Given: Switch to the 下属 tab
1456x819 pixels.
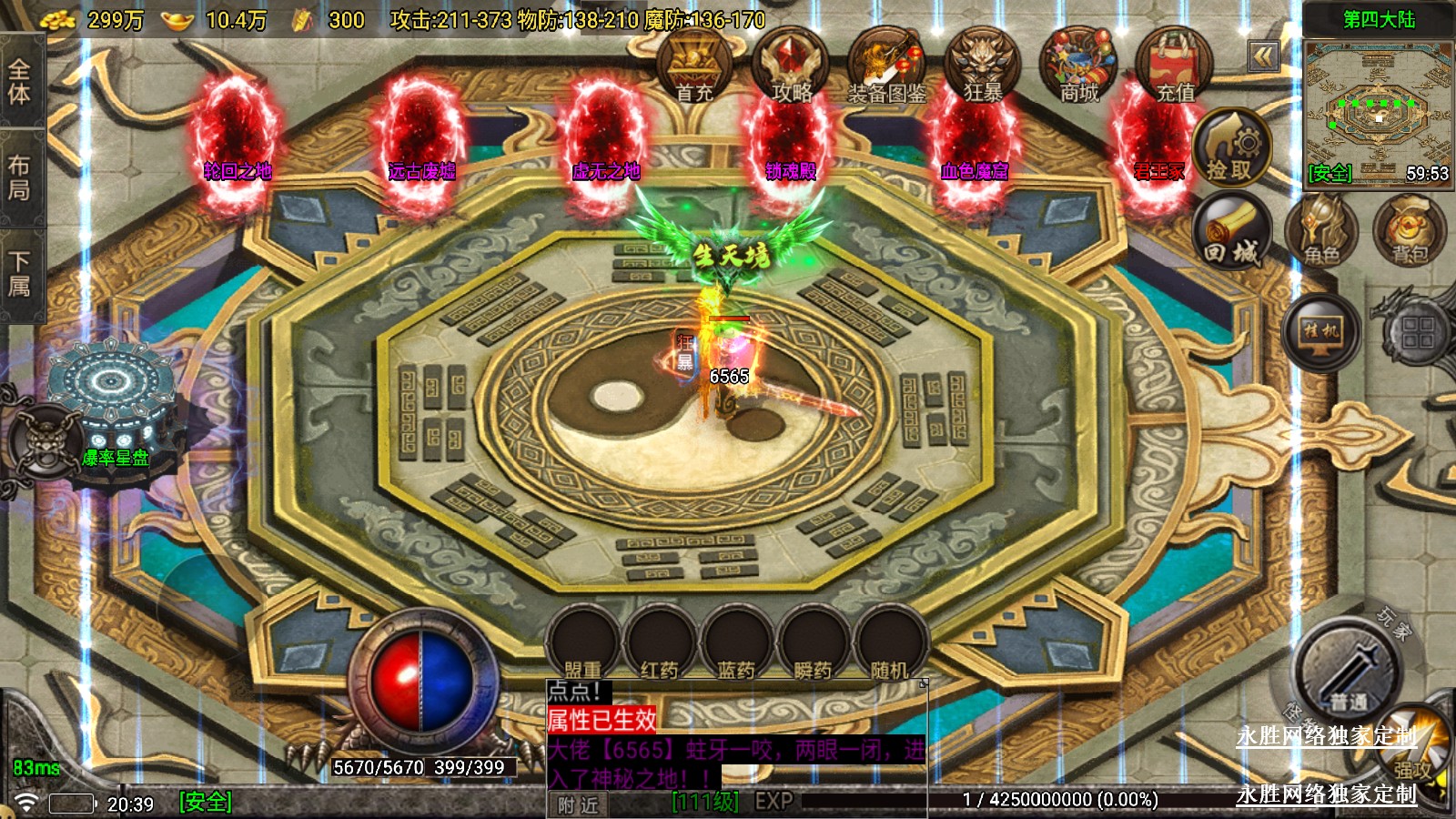Looking at the screenshot, I should coord(19,275).
